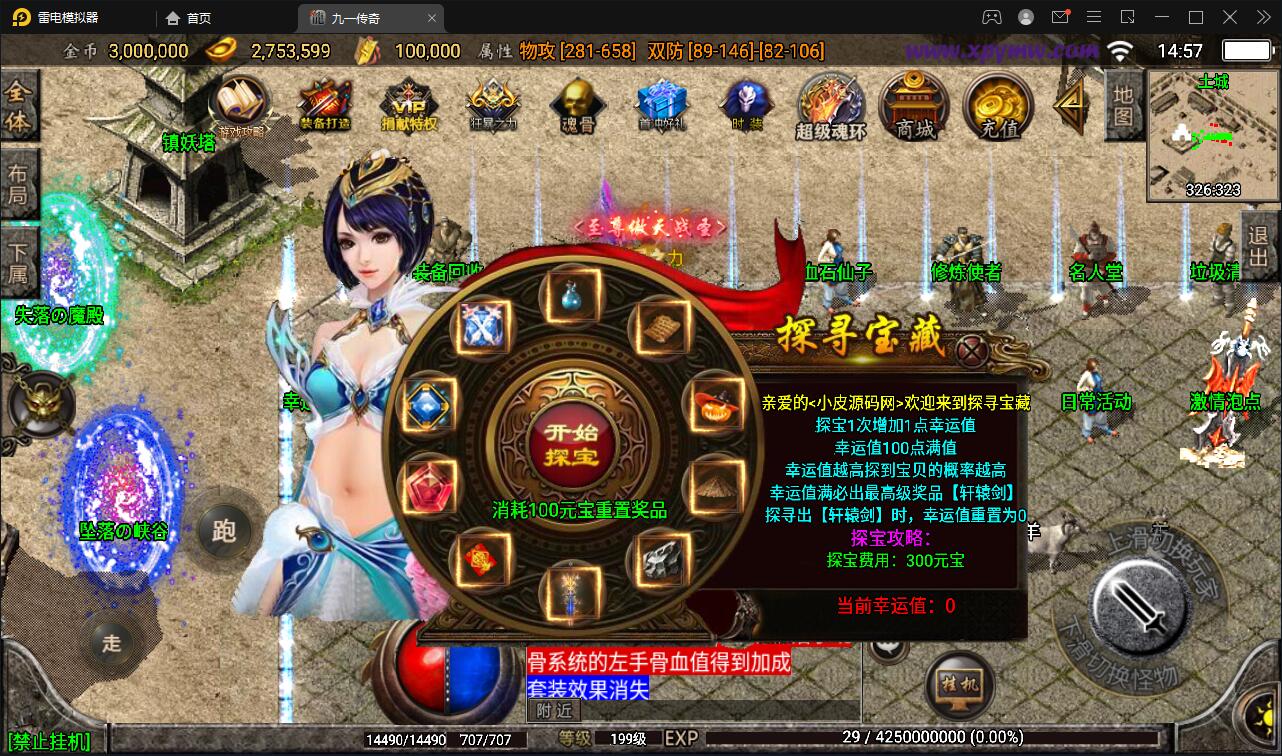The image size is (1282, 756).
Task: Open the 装备打造 equipment forging icon
Action: coord(322,105)
